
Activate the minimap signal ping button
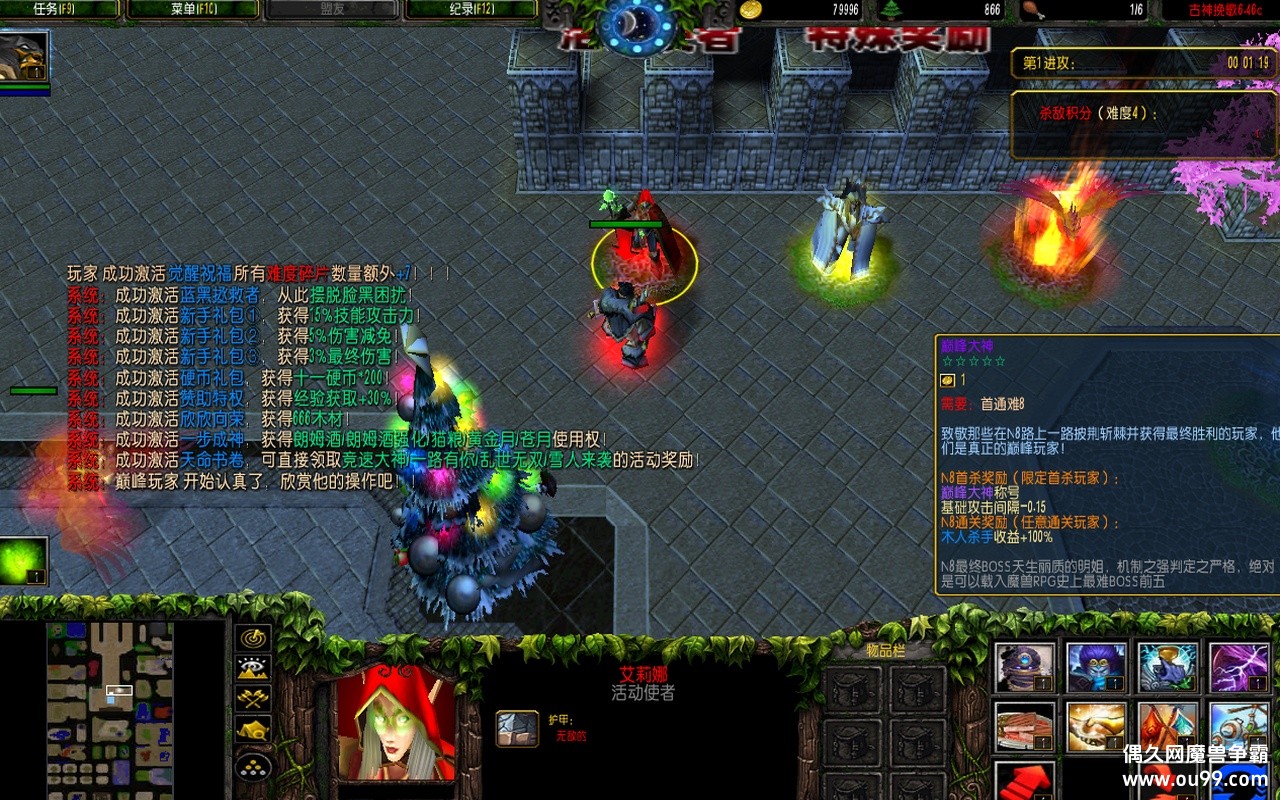point(253,638)
